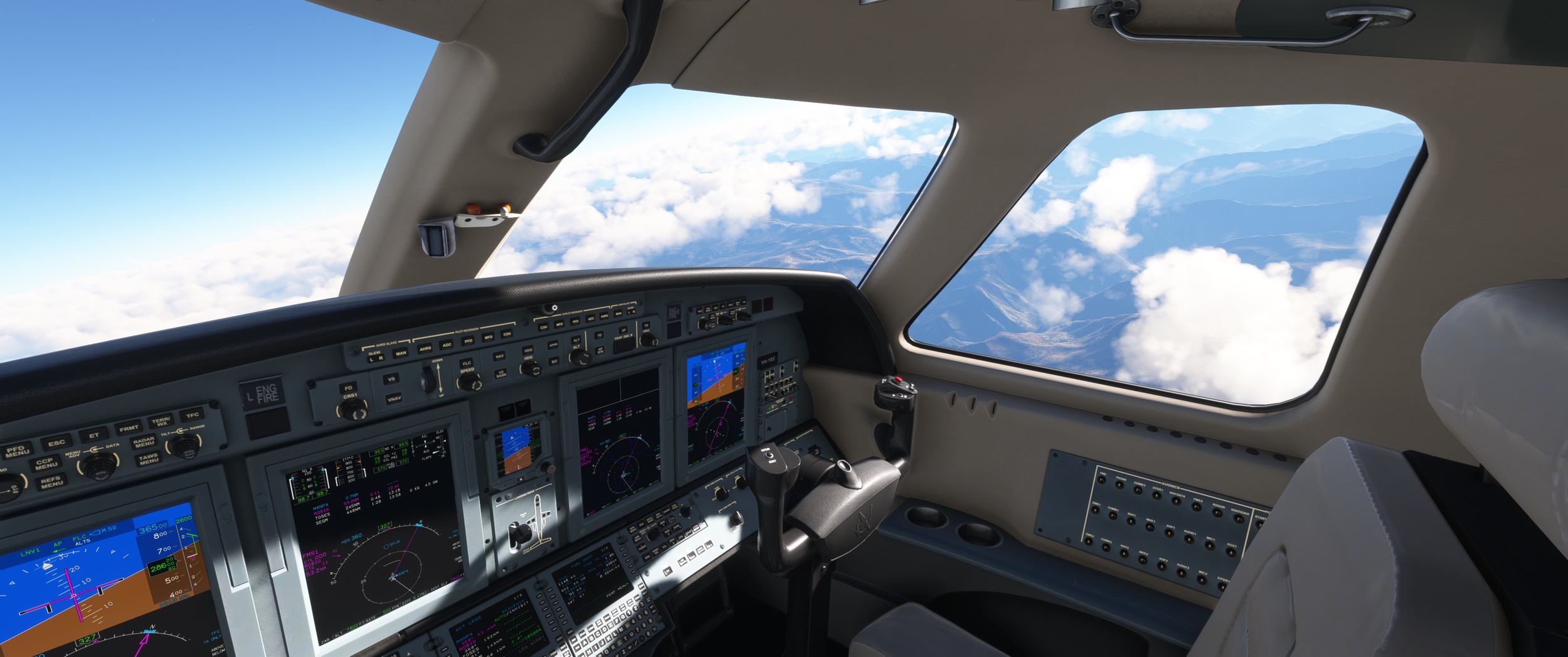Start the ET elapsed timer button

tap(93, 435)
